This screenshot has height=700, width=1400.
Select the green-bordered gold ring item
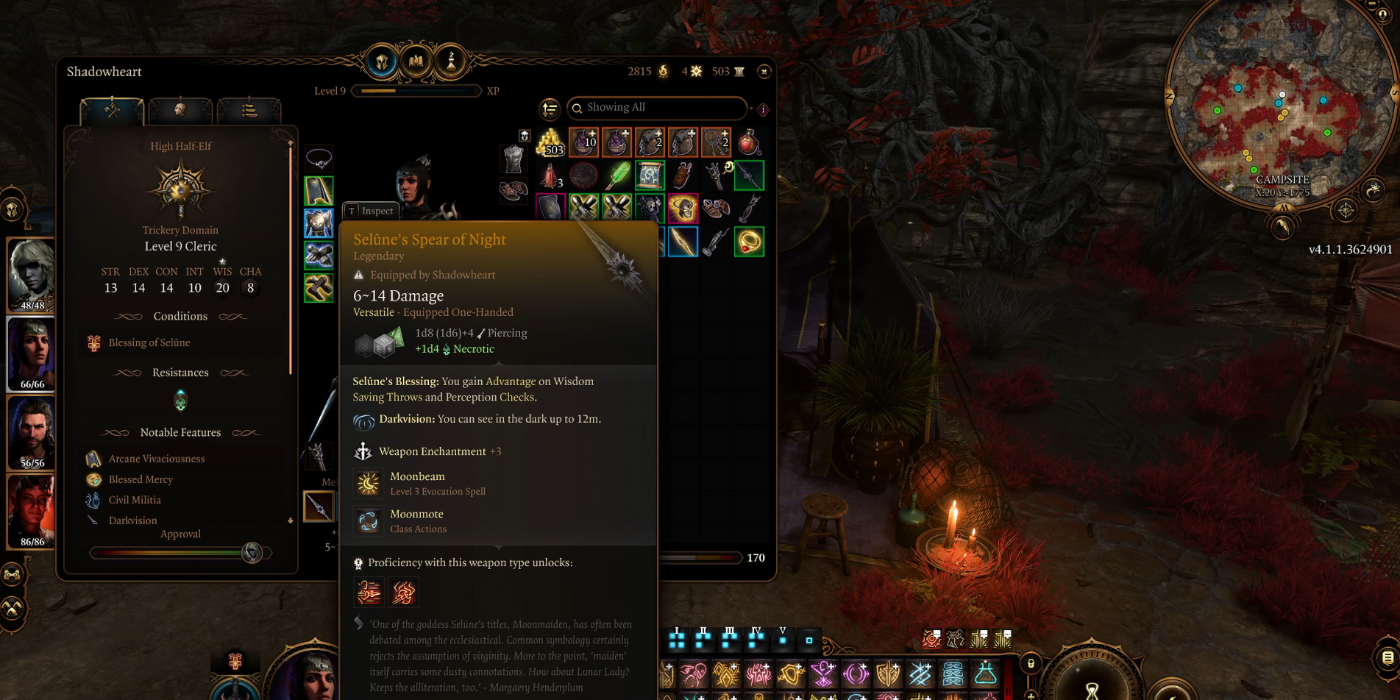click(749, 241)
